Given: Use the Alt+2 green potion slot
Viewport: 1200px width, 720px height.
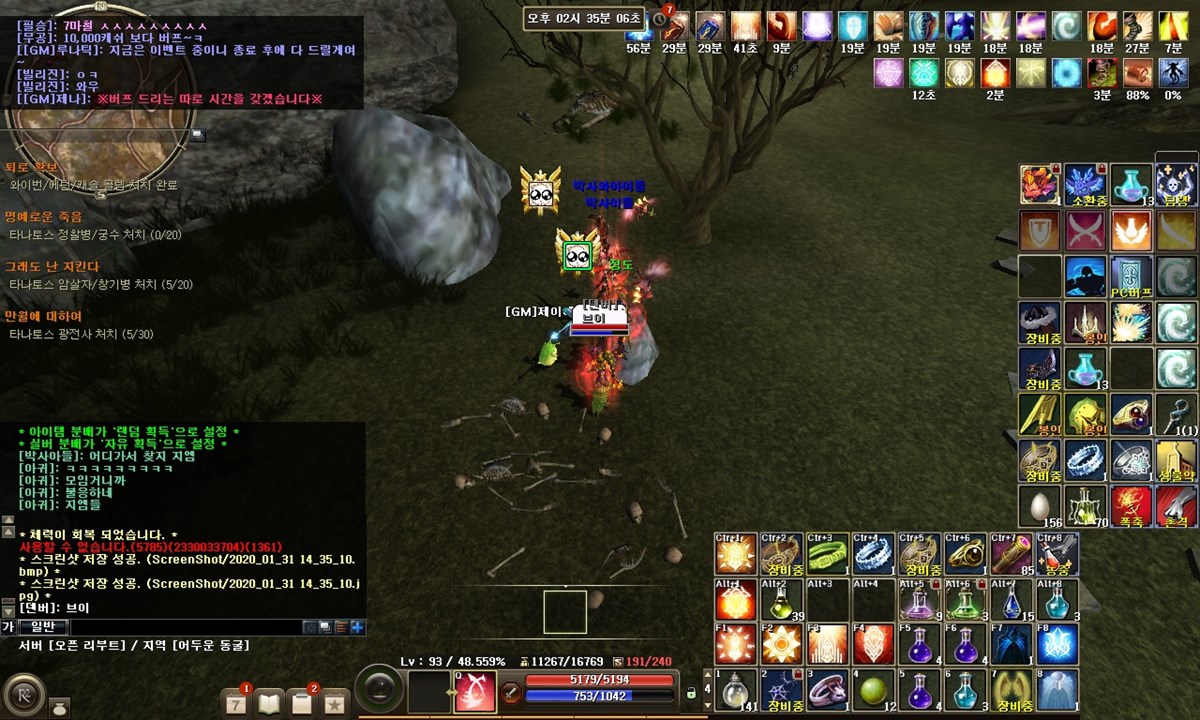Looking at the screenshot, I should click(x=781, y=600).
